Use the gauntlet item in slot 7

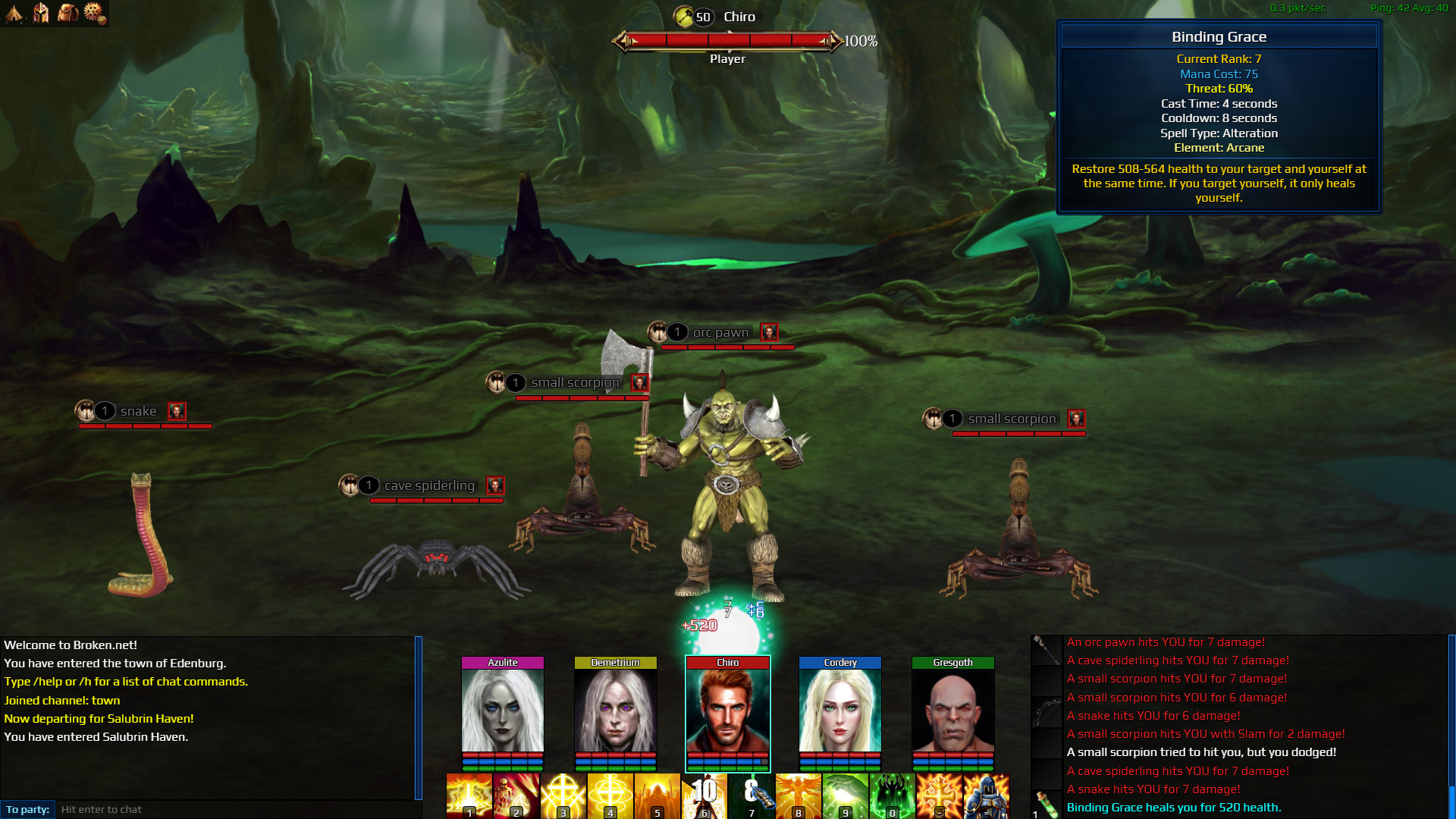[x=751, y=795]
